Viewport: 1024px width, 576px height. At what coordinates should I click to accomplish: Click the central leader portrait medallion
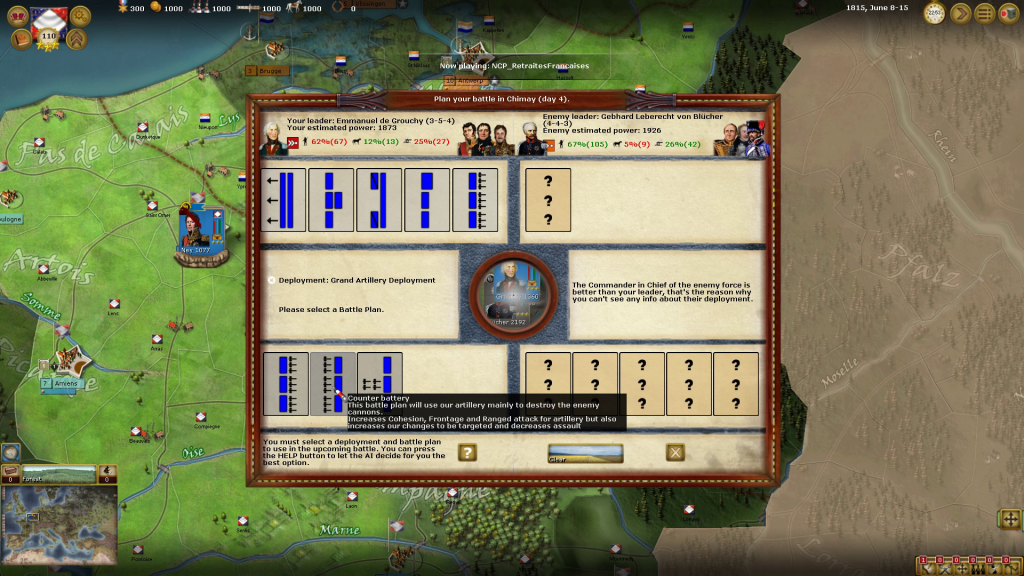[512, 297]
